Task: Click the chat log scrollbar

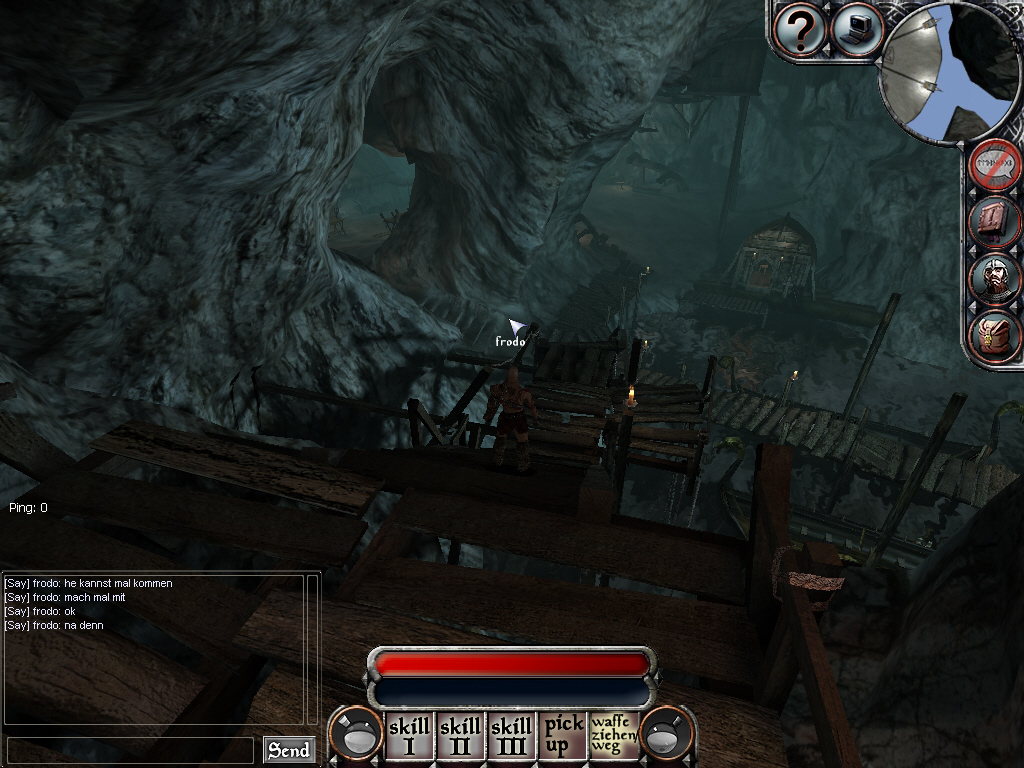Action: (x=313, y=648)
